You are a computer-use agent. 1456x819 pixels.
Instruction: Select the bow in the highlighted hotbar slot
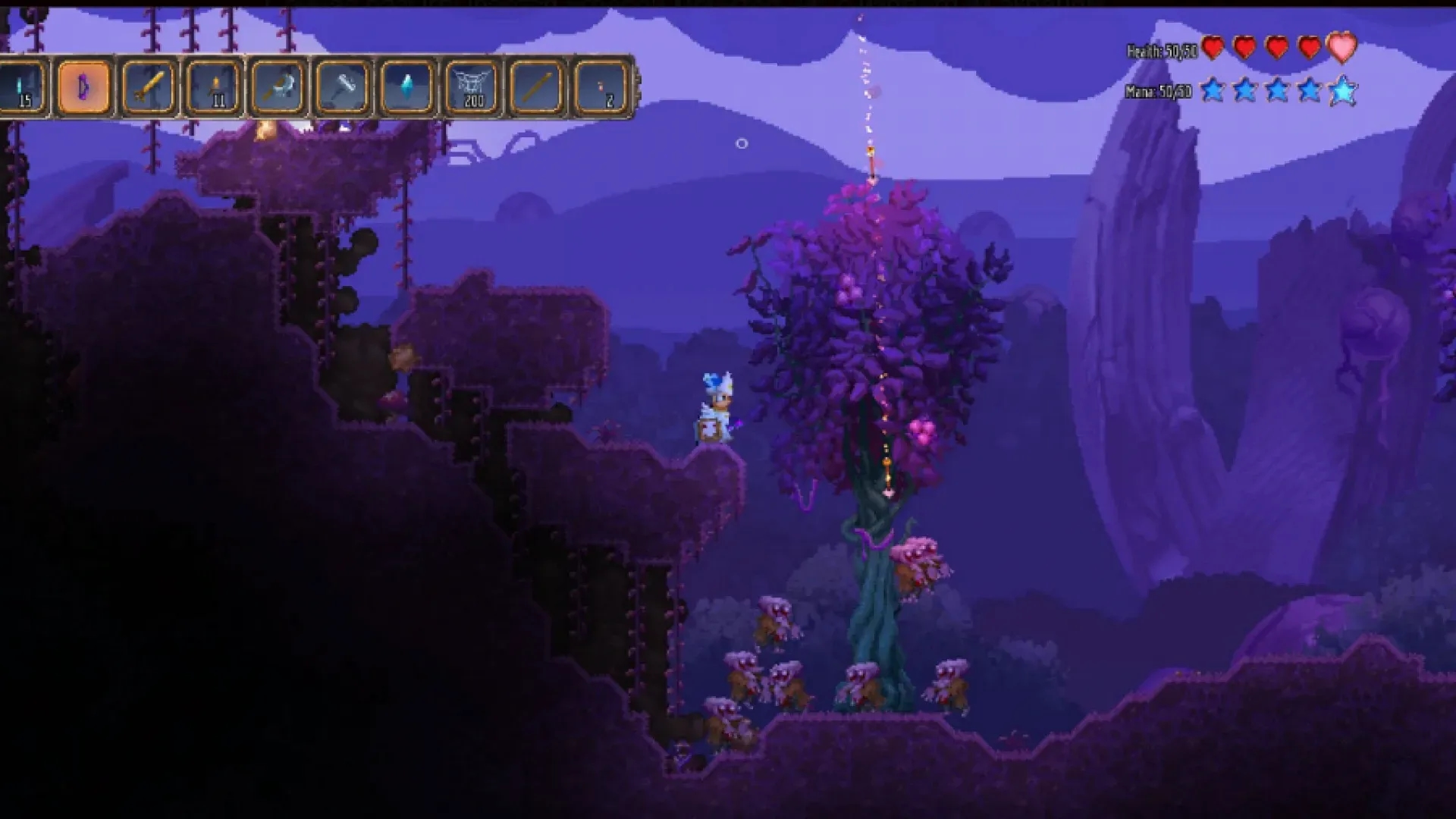click(x=83, y=83)
